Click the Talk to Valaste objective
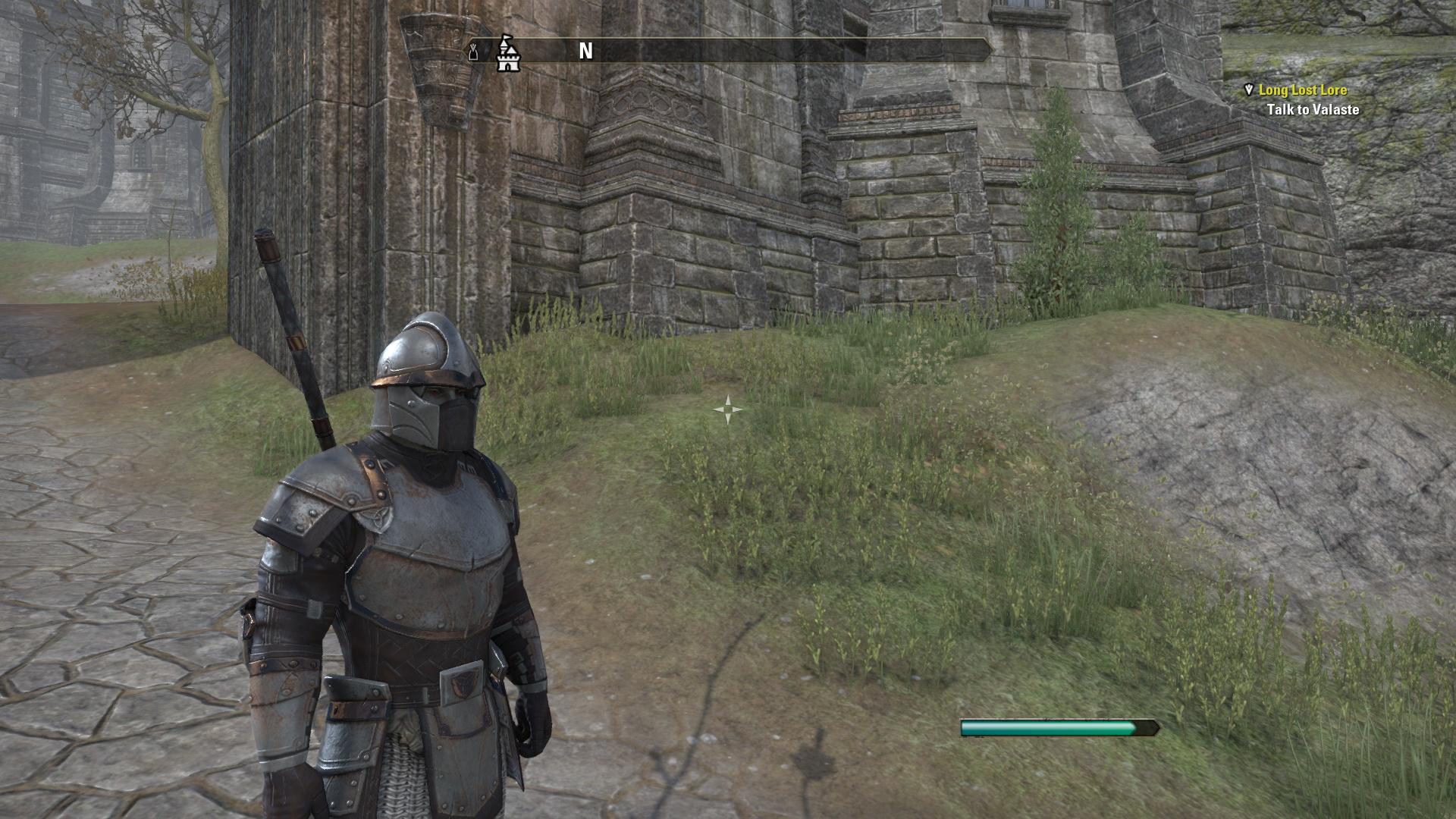Screen dimensions: 1456x819 tap(1313, 110)
